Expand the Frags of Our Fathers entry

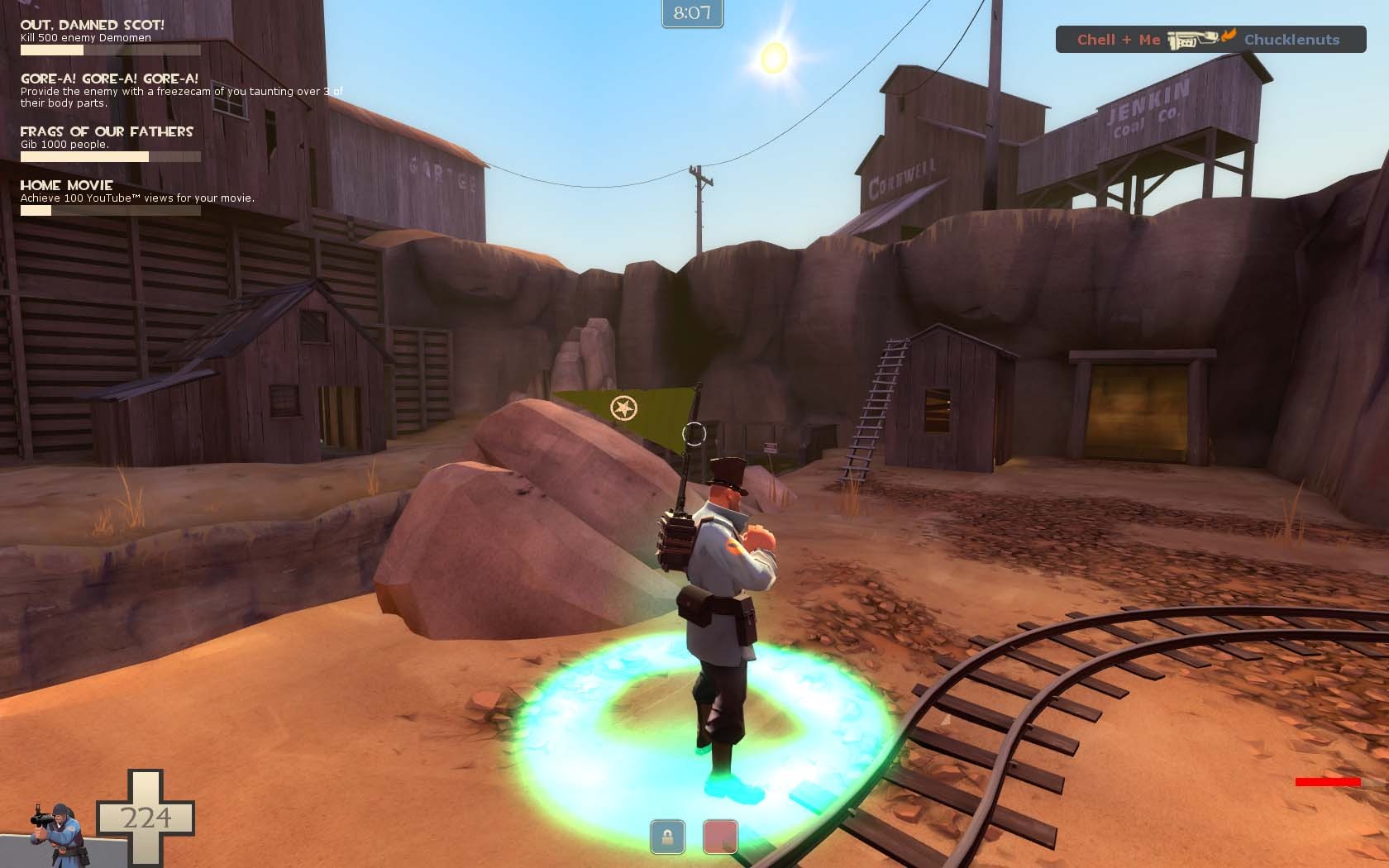tap(107, 131)
